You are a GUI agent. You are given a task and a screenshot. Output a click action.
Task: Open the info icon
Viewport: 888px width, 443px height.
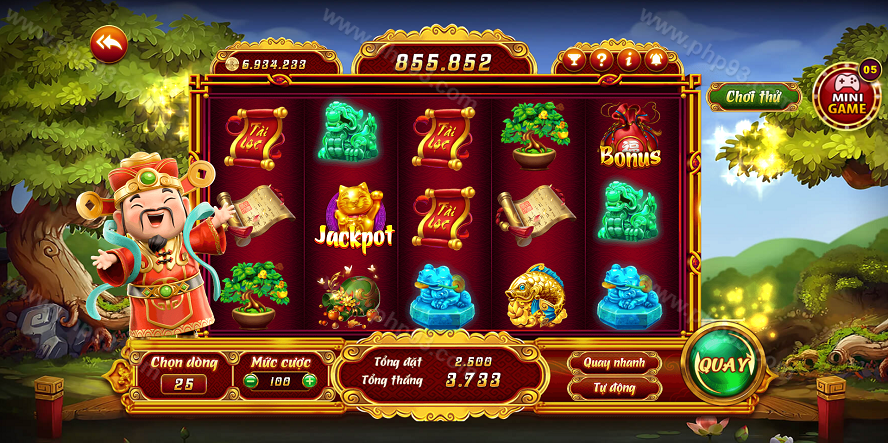coord(629,60)
